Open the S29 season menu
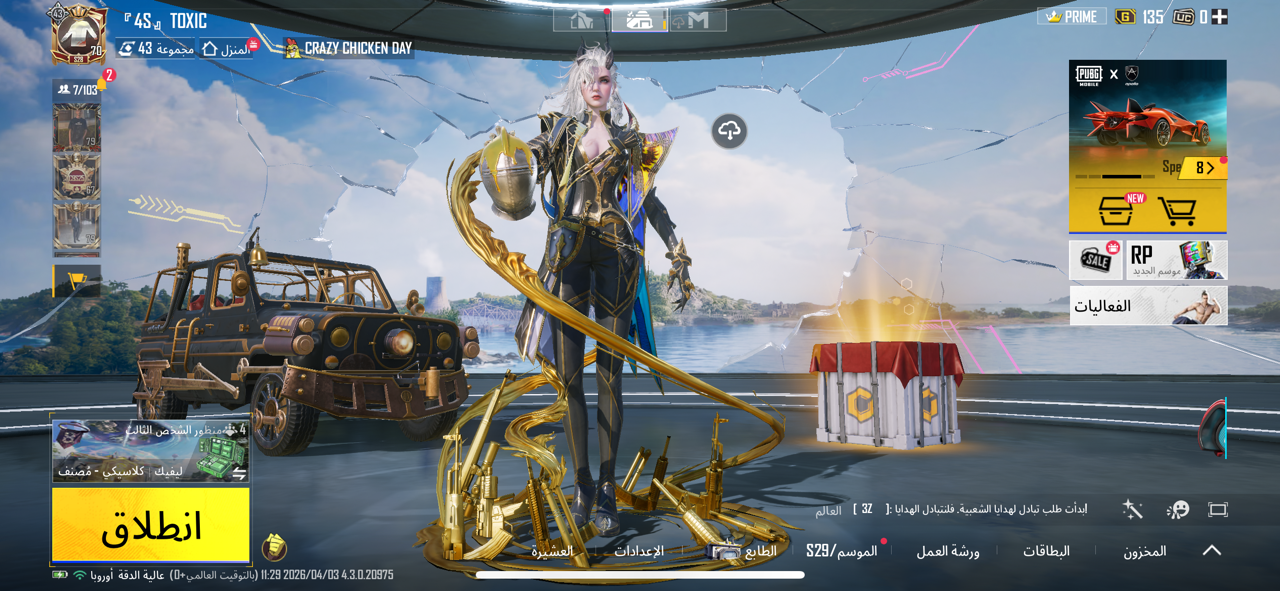1280x591 pixels. coord(841,551)
